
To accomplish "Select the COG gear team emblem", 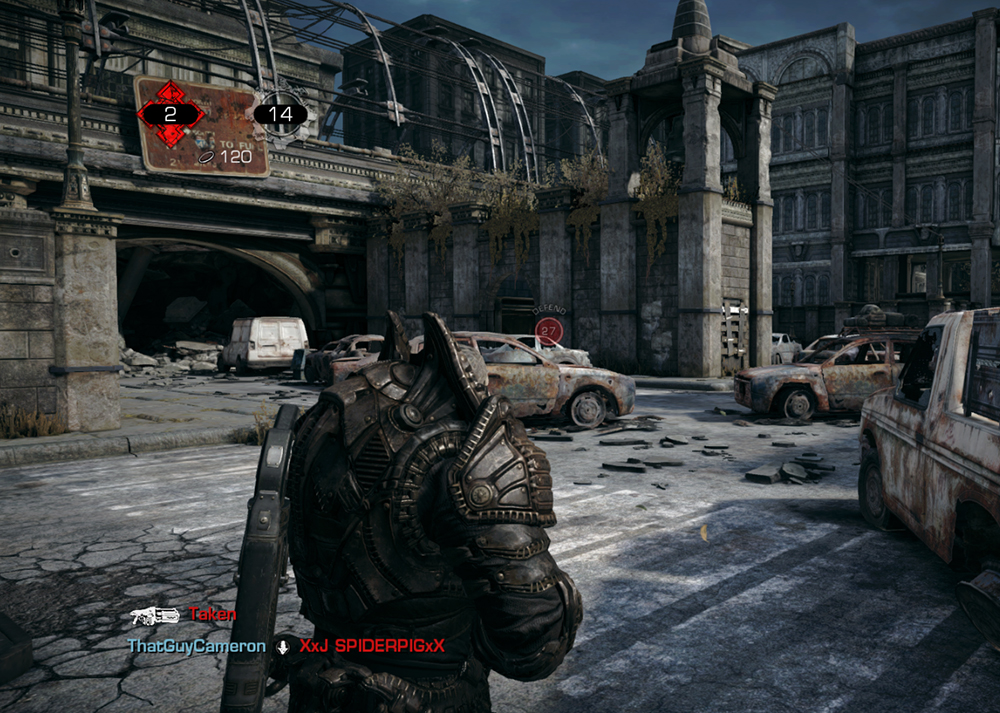I will tap(281, 114).
